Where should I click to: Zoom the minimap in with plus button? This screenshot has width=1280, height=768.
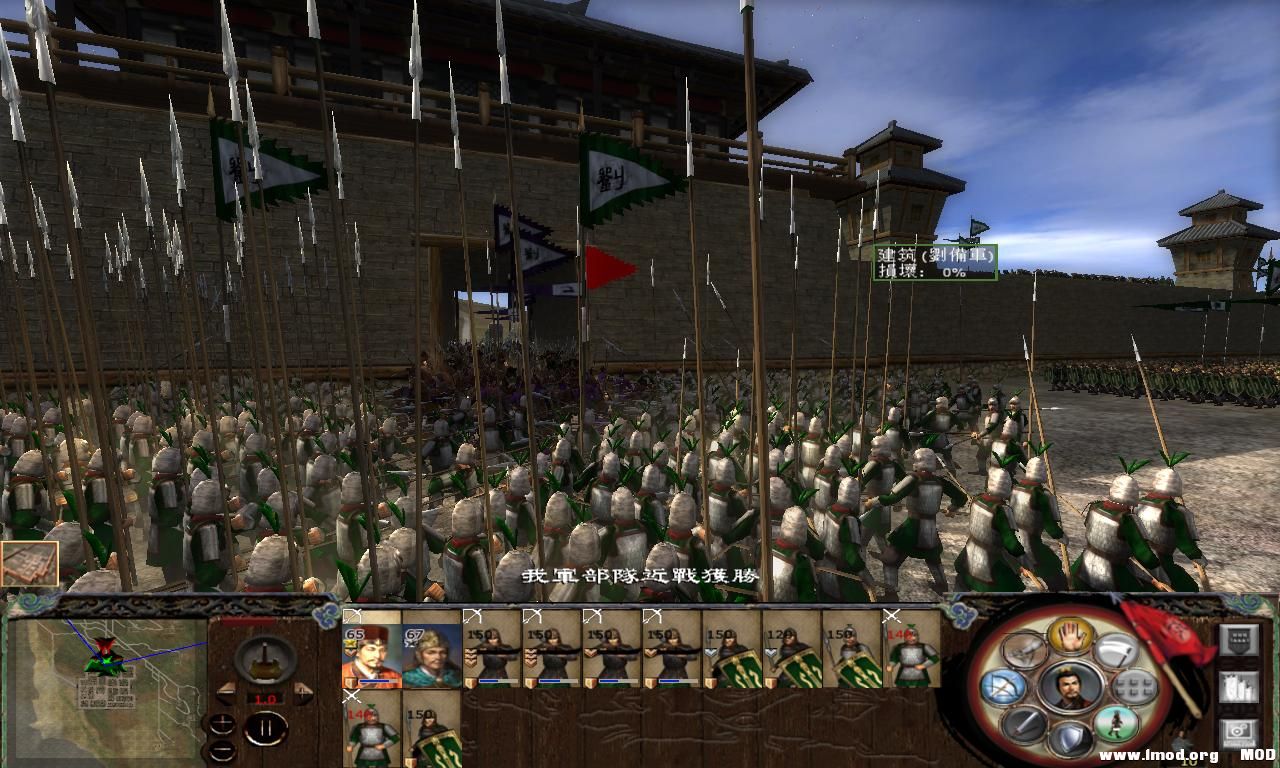coord(222,723)
